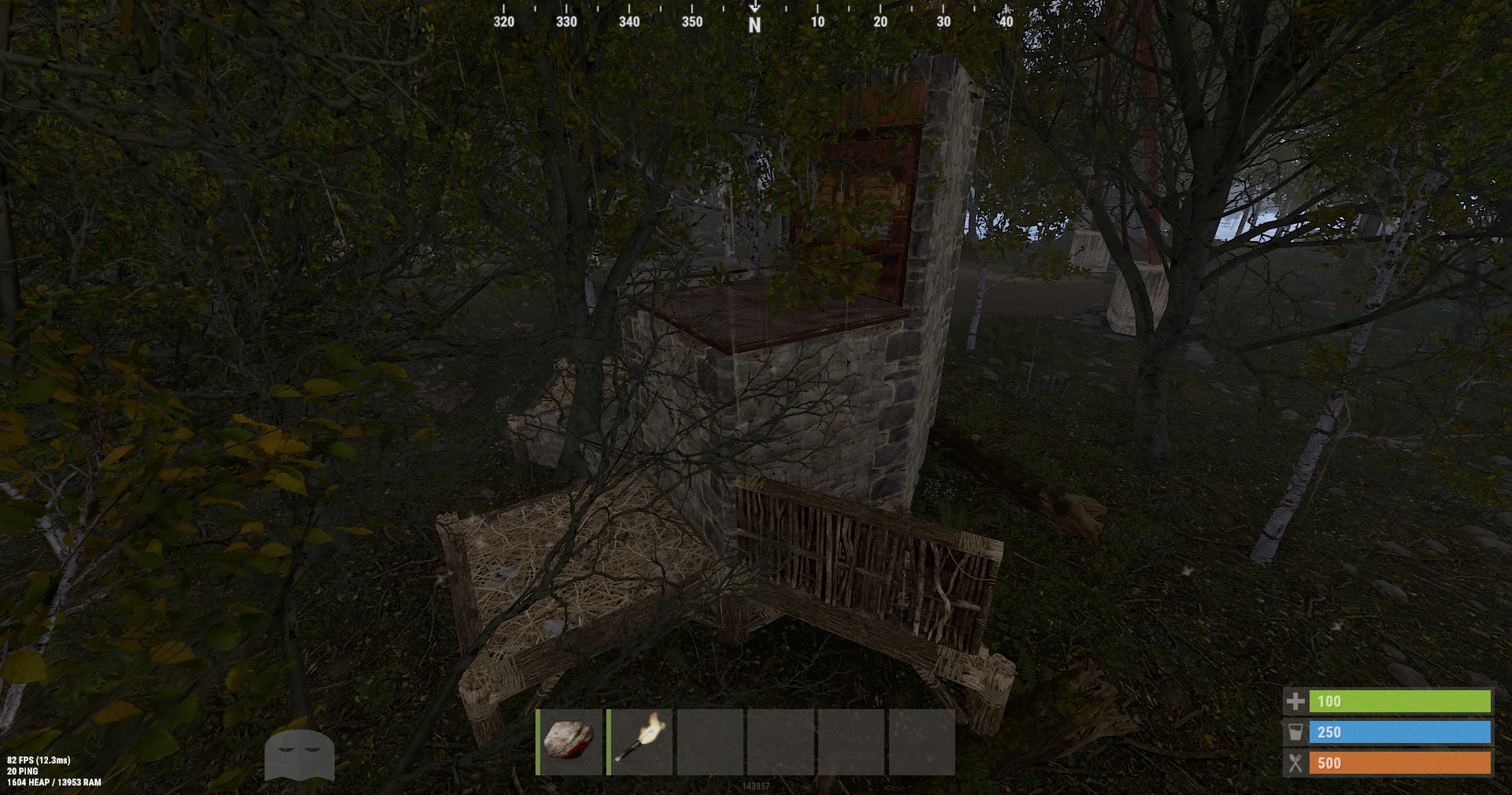Select the rock in the first hotbar slot
1512x795 pixels.
click(x=566, y=741)
